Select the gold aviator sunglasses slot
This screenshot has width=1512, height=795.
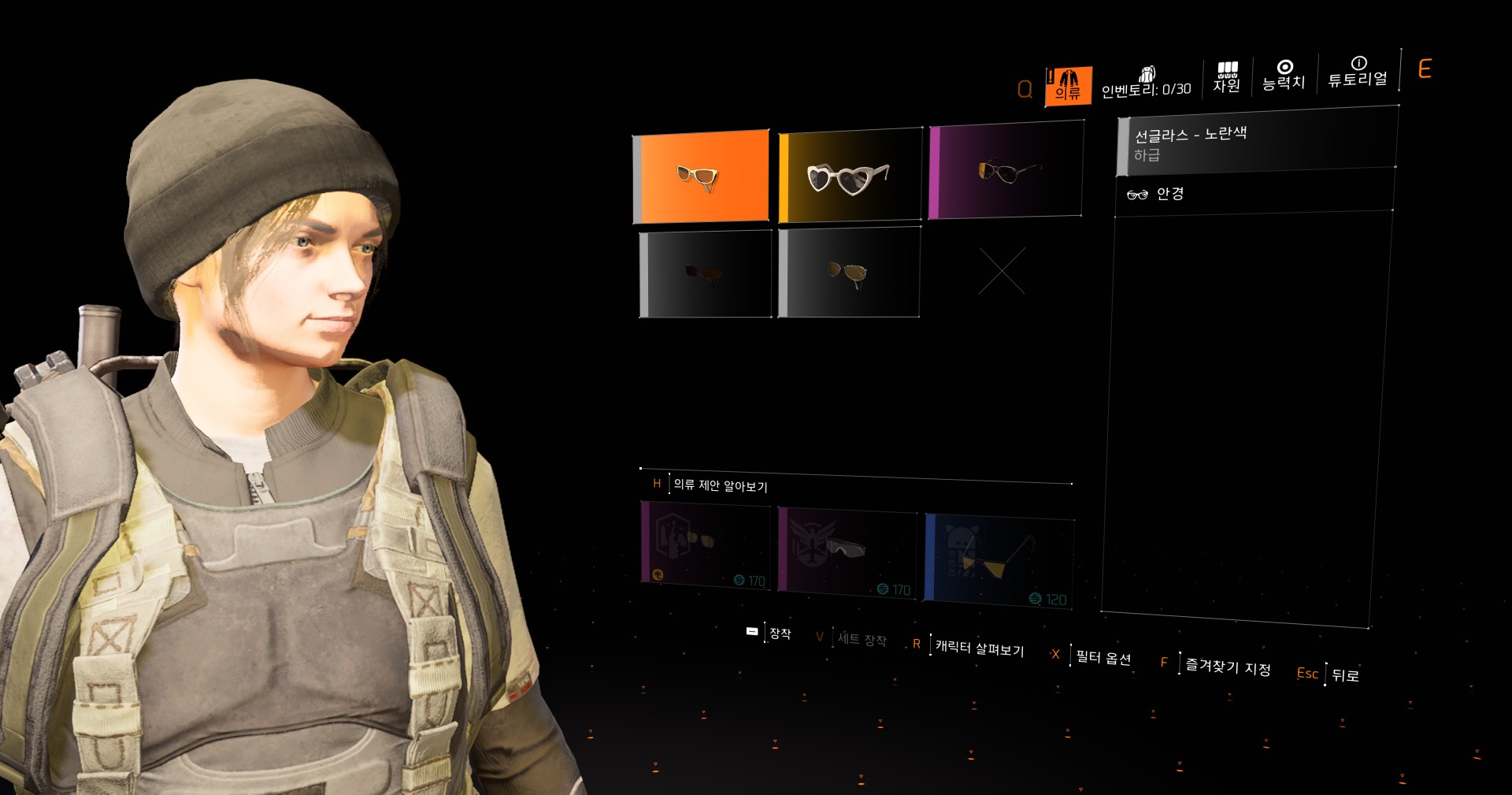click(849, 273)
